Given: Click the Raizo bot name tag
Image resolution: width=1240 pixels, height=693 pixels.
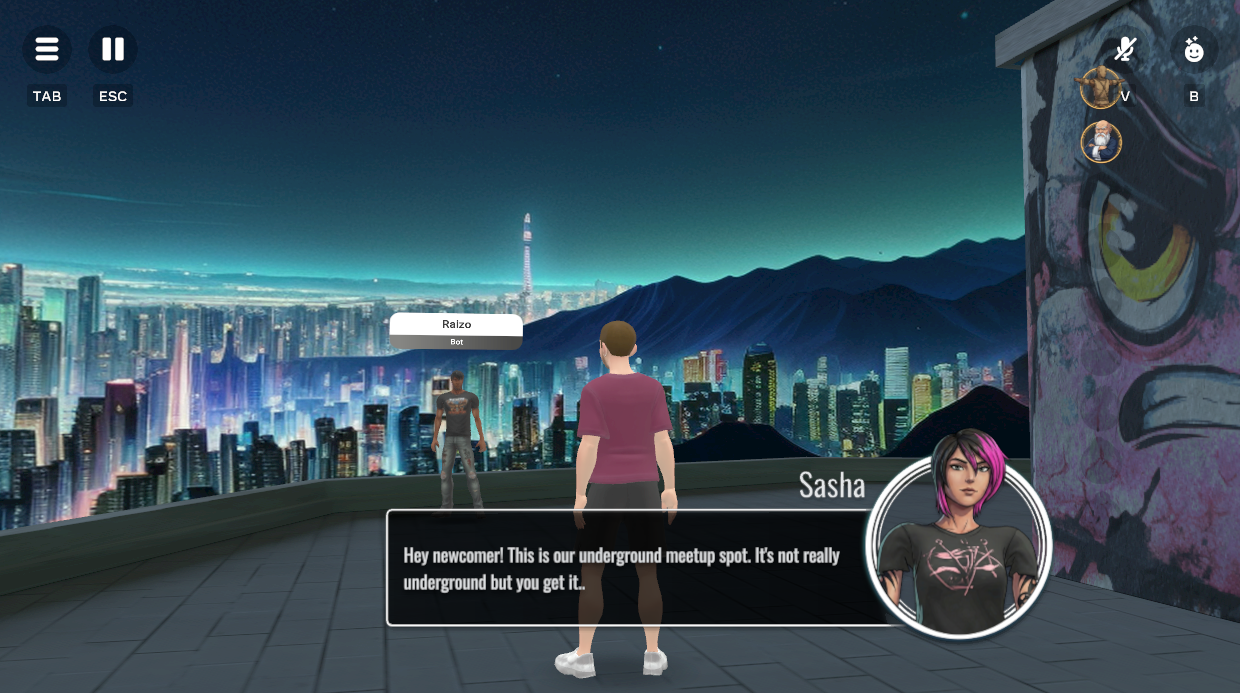Looking at the screenshot, I should 456,331.
